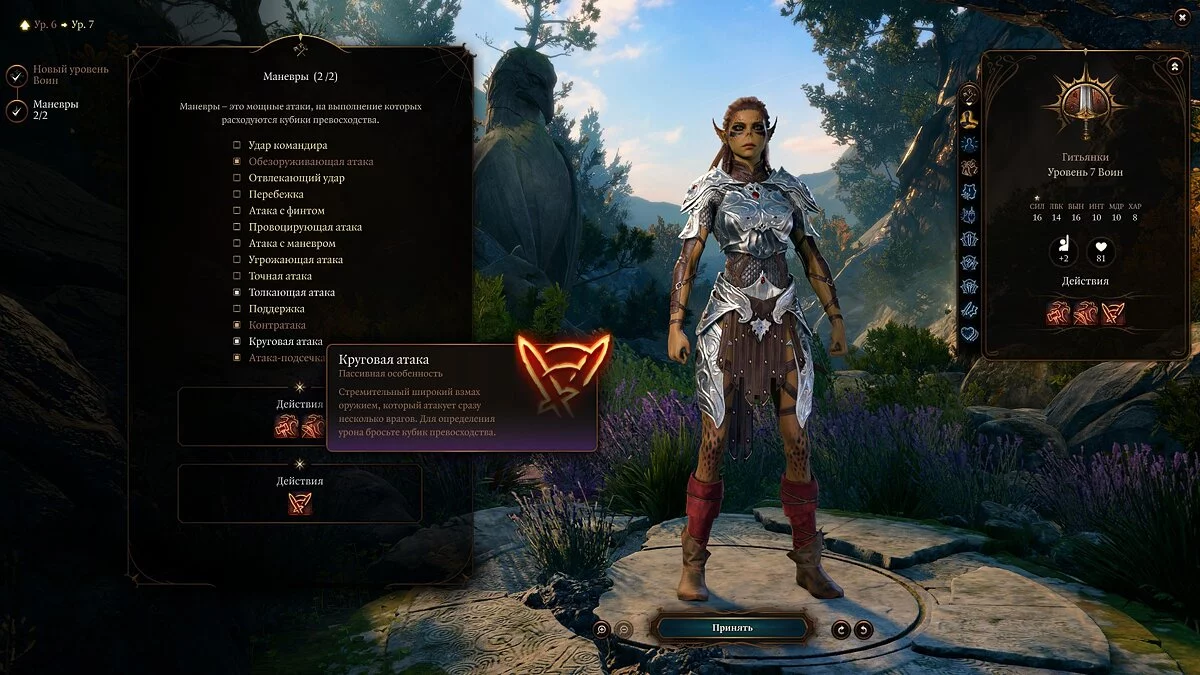This screenshot has width=1200, height=675.
Task: Pick the Провоцирующая атака maneuver
Action: tap(237, 227)
